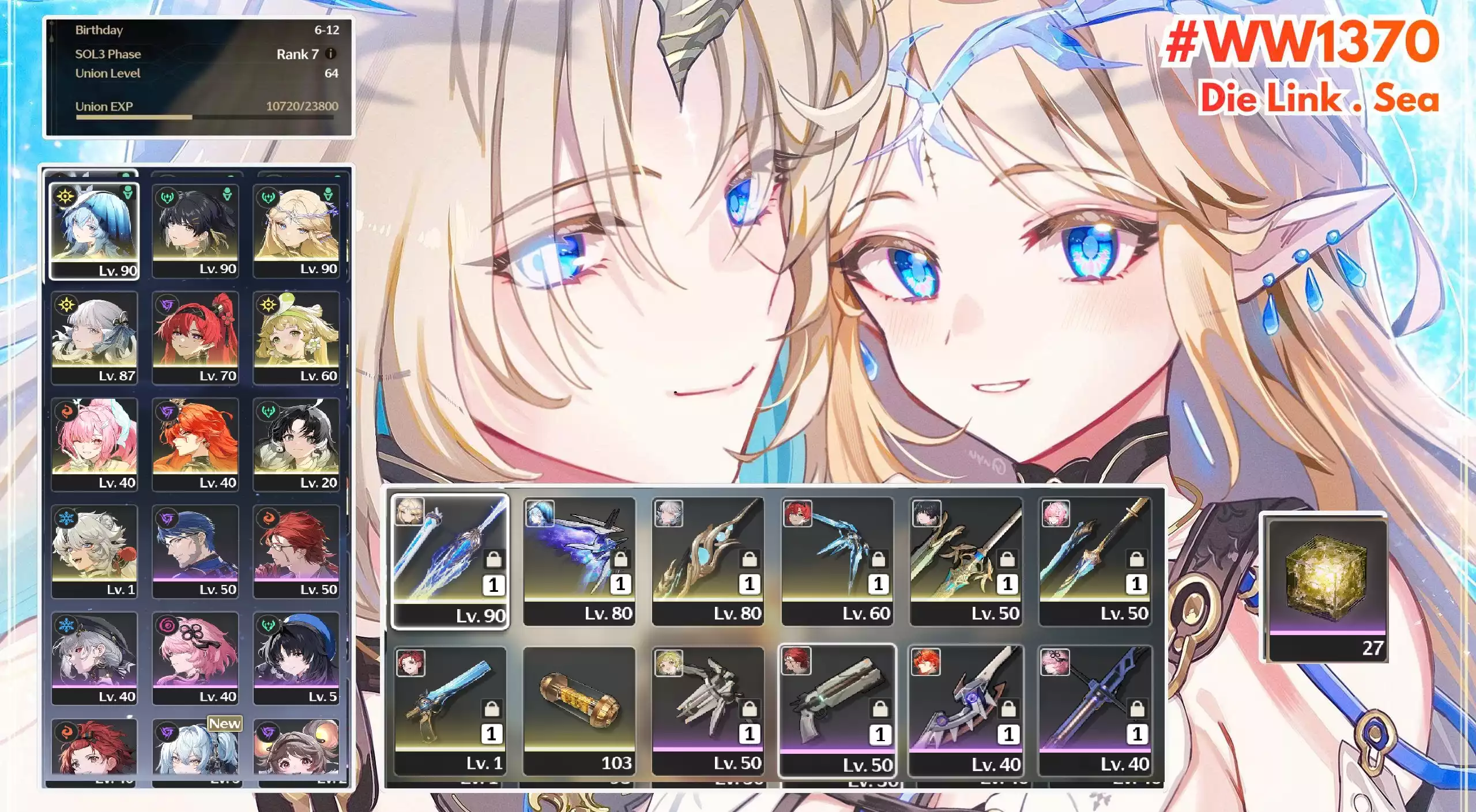
Task: Click the character portrait icon on the Lv.80 purple weapon
Action: pos(540,513)
